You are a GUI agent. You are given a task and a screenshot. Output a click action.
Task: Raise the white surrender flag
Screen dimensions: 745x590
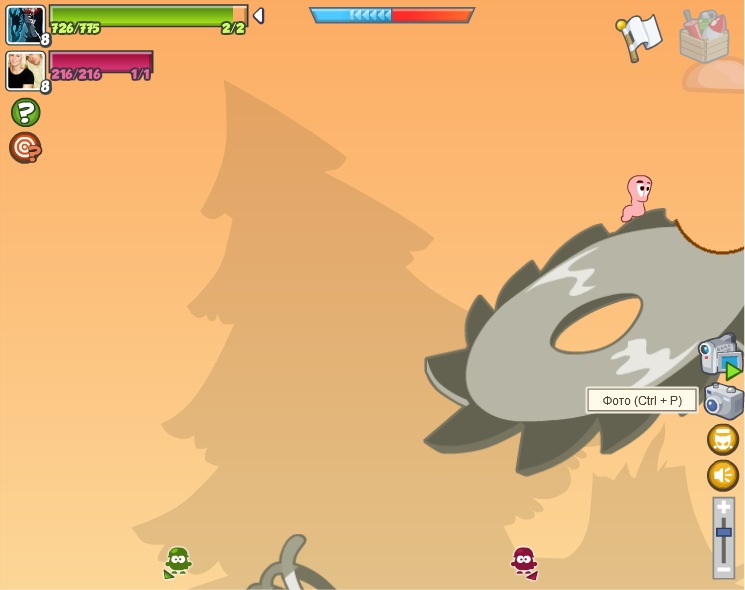click(x=639, y=37)
